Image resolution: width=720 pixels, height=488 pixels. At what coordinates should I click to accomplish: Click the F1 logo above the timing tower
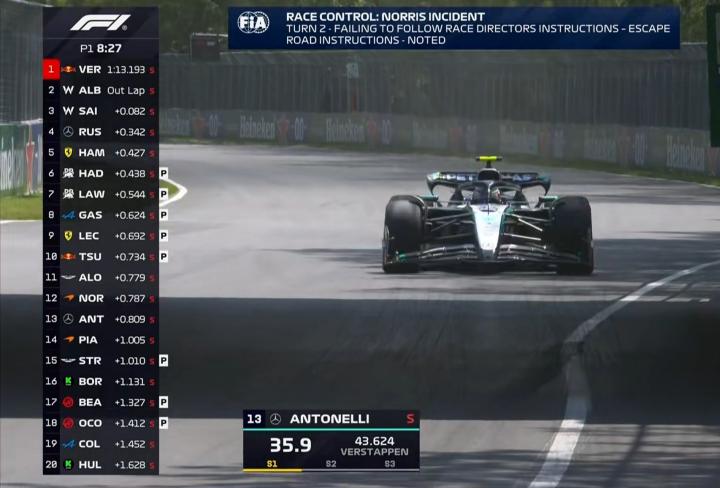100,22
